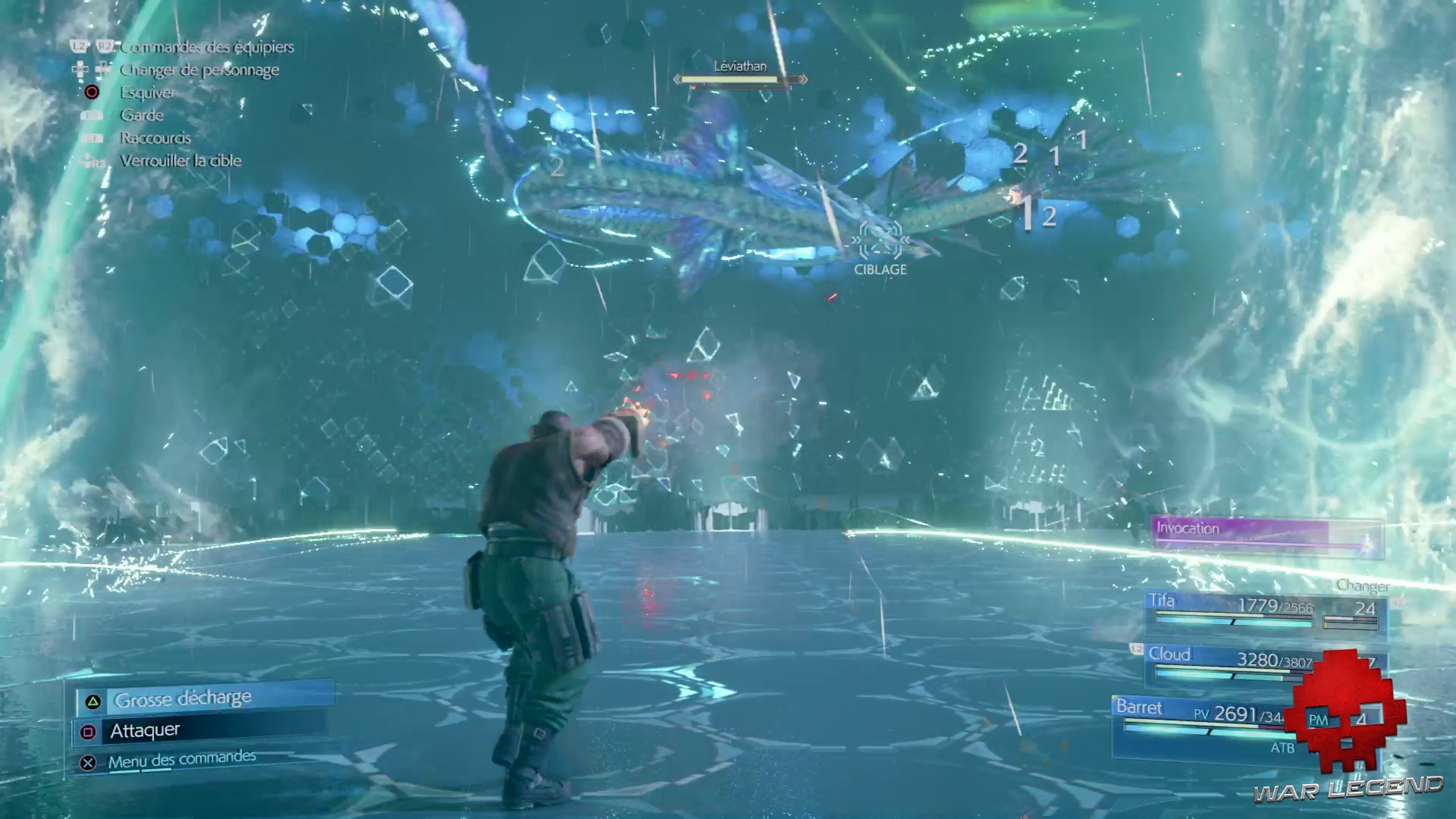Choose the Attaquer command

pos(146,730)
